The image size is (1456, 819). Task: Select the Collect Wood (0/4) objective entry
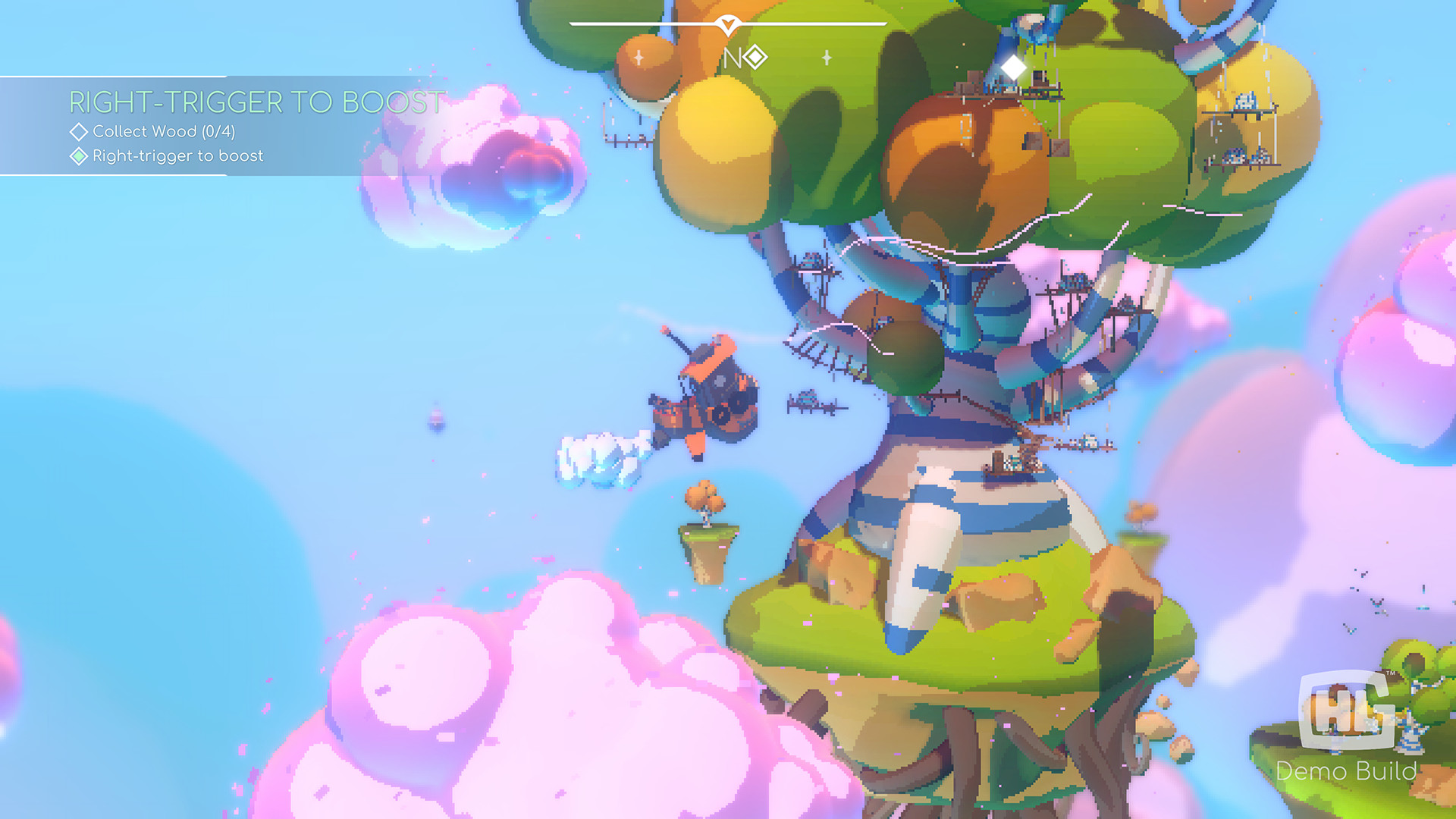165,131
